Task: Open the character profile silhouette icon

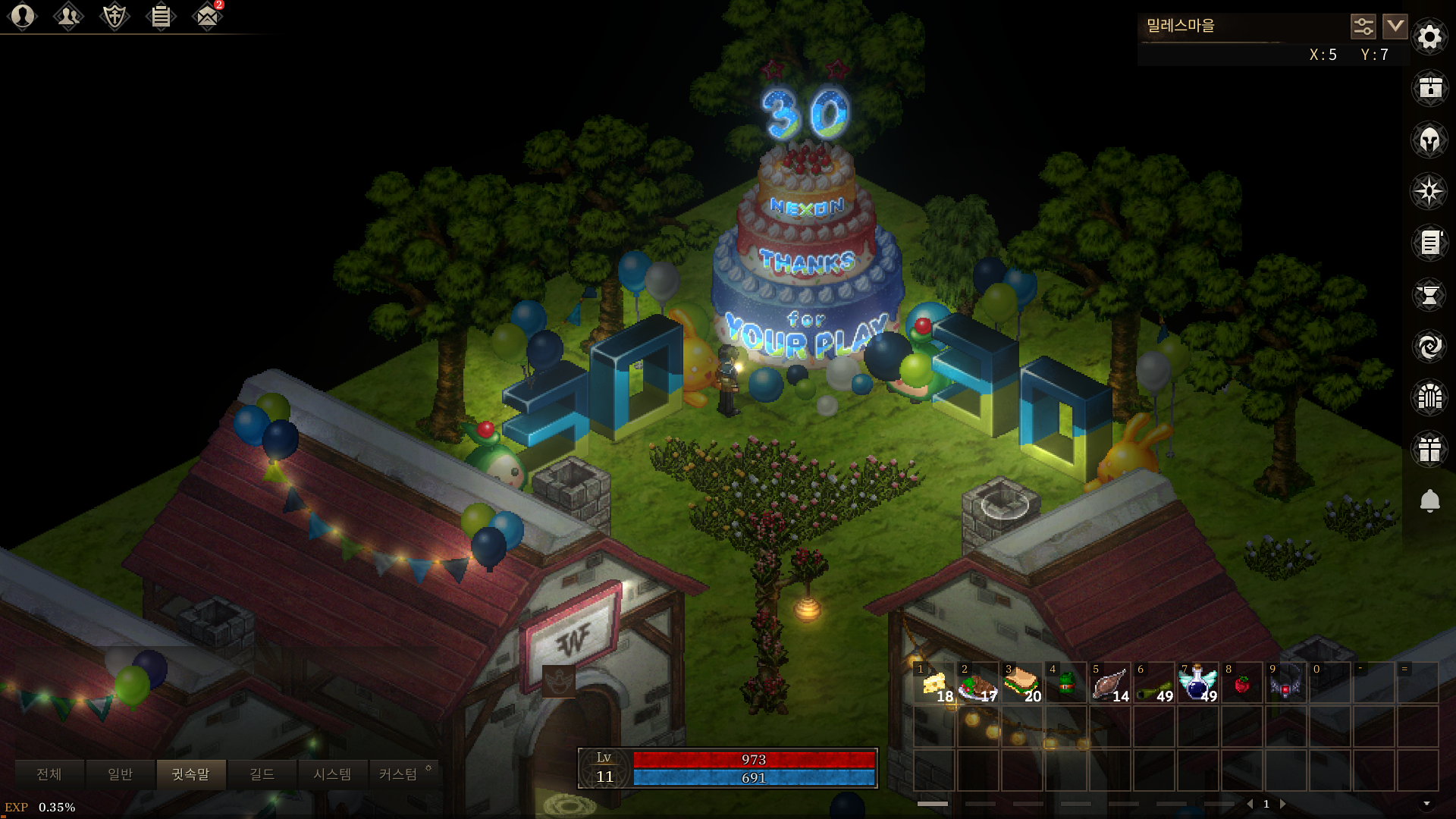Action: point(23,16)
